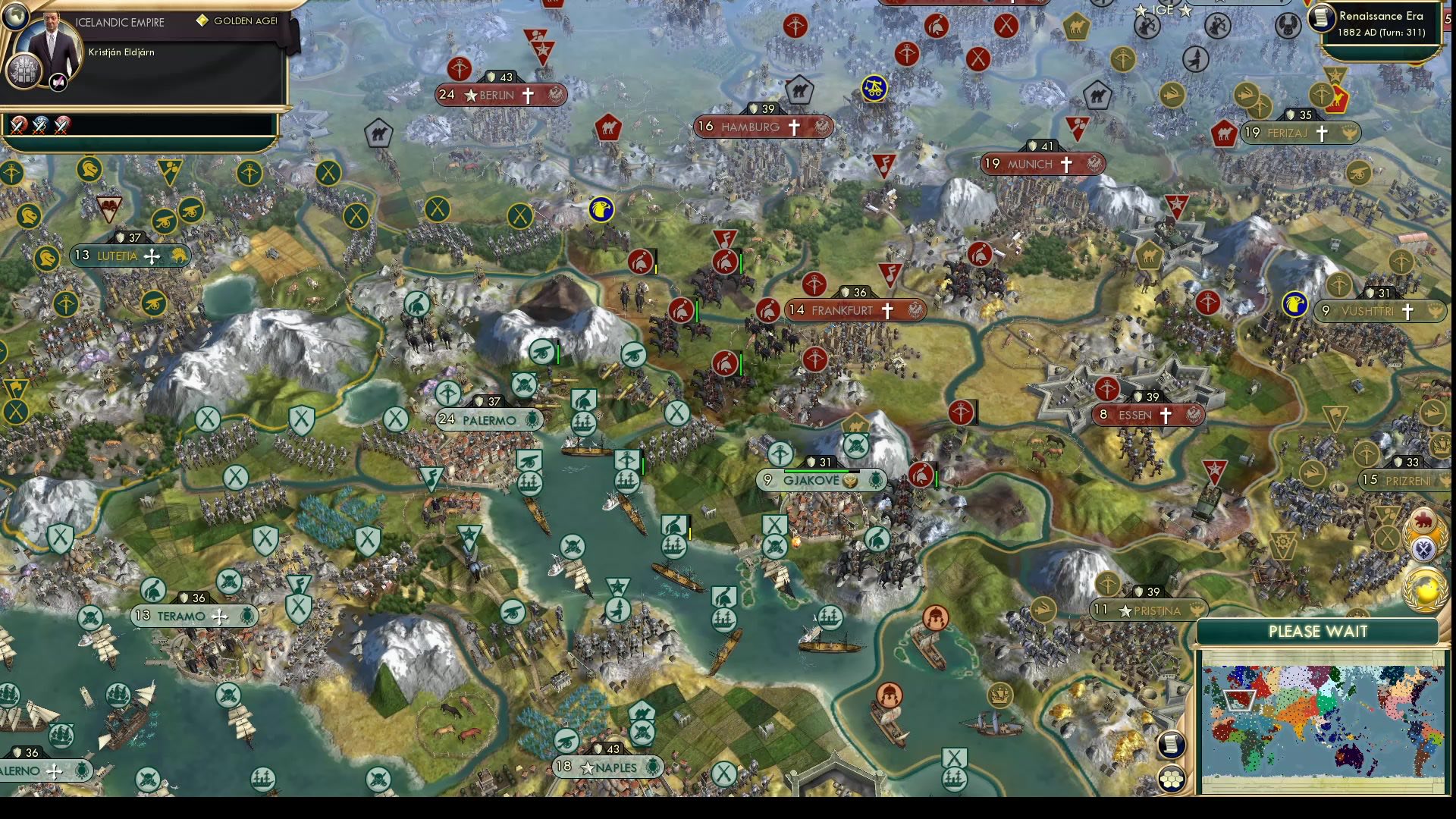The height and width of the screenshot is (819, 1456).
Task: Click the PLEASE WAIT header bar
Action: point(1317,631)
